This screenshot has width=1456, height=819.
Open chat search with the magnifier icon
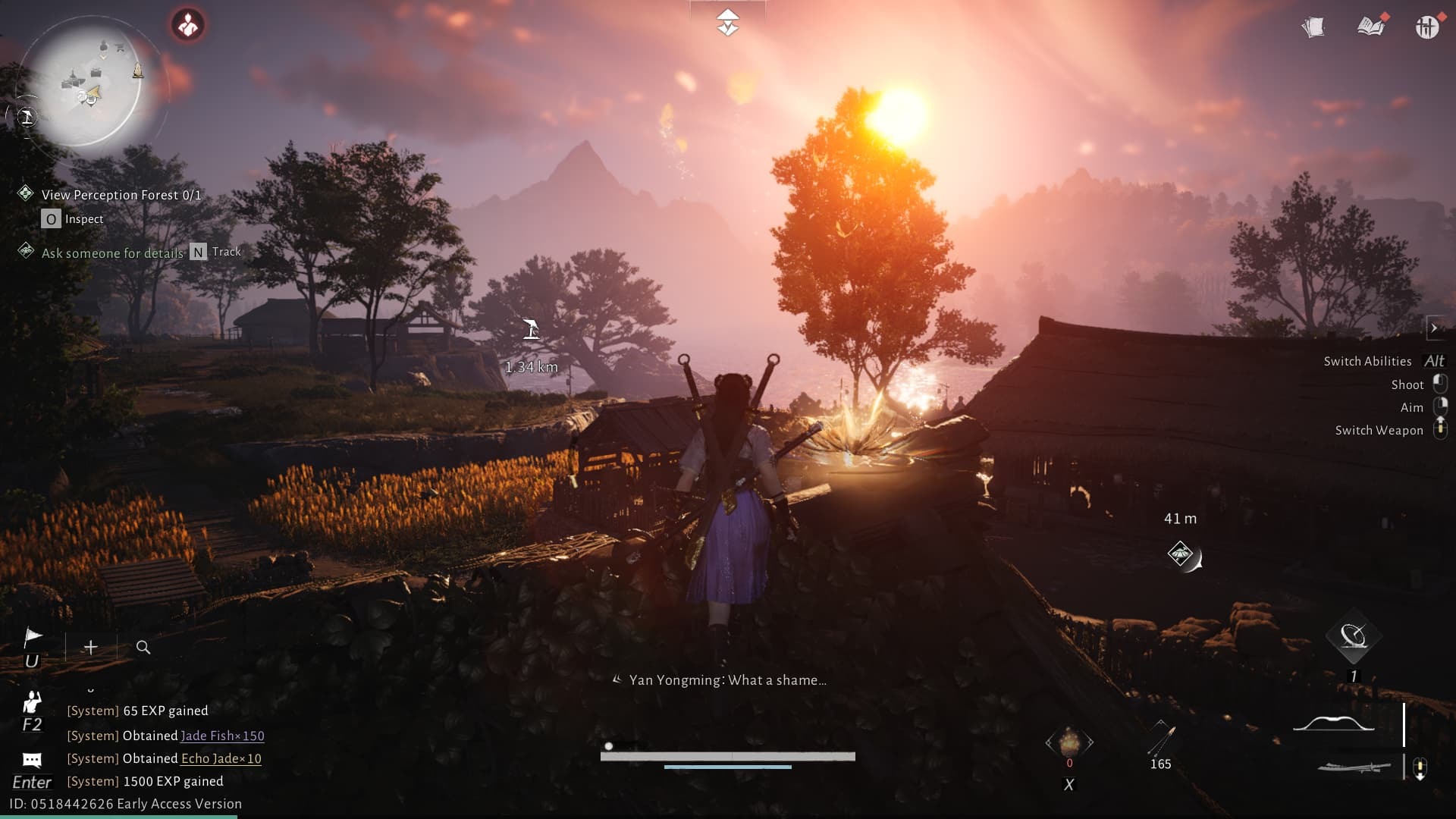pos(143,648)
